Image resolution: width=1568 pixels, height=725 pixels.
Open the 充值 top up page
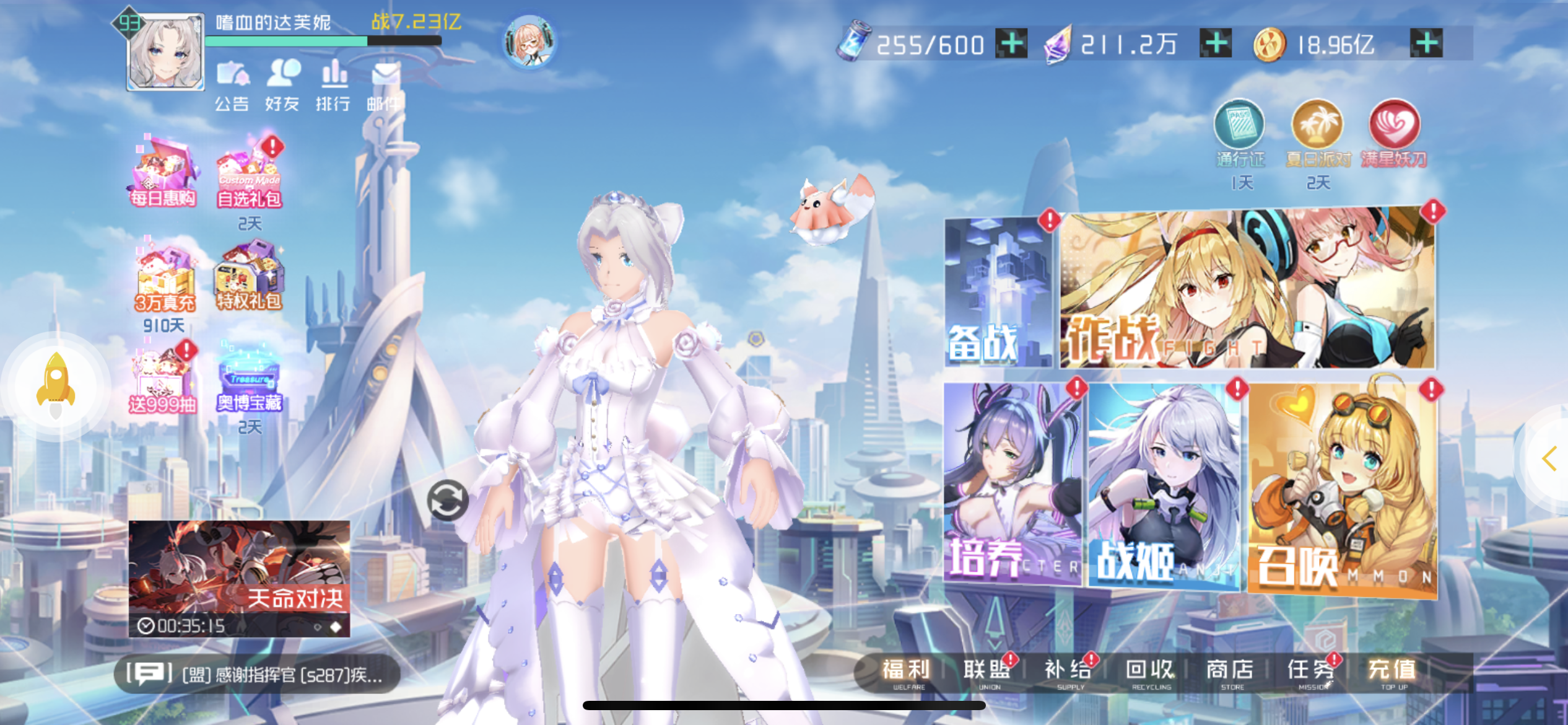tap(1392, 672)
